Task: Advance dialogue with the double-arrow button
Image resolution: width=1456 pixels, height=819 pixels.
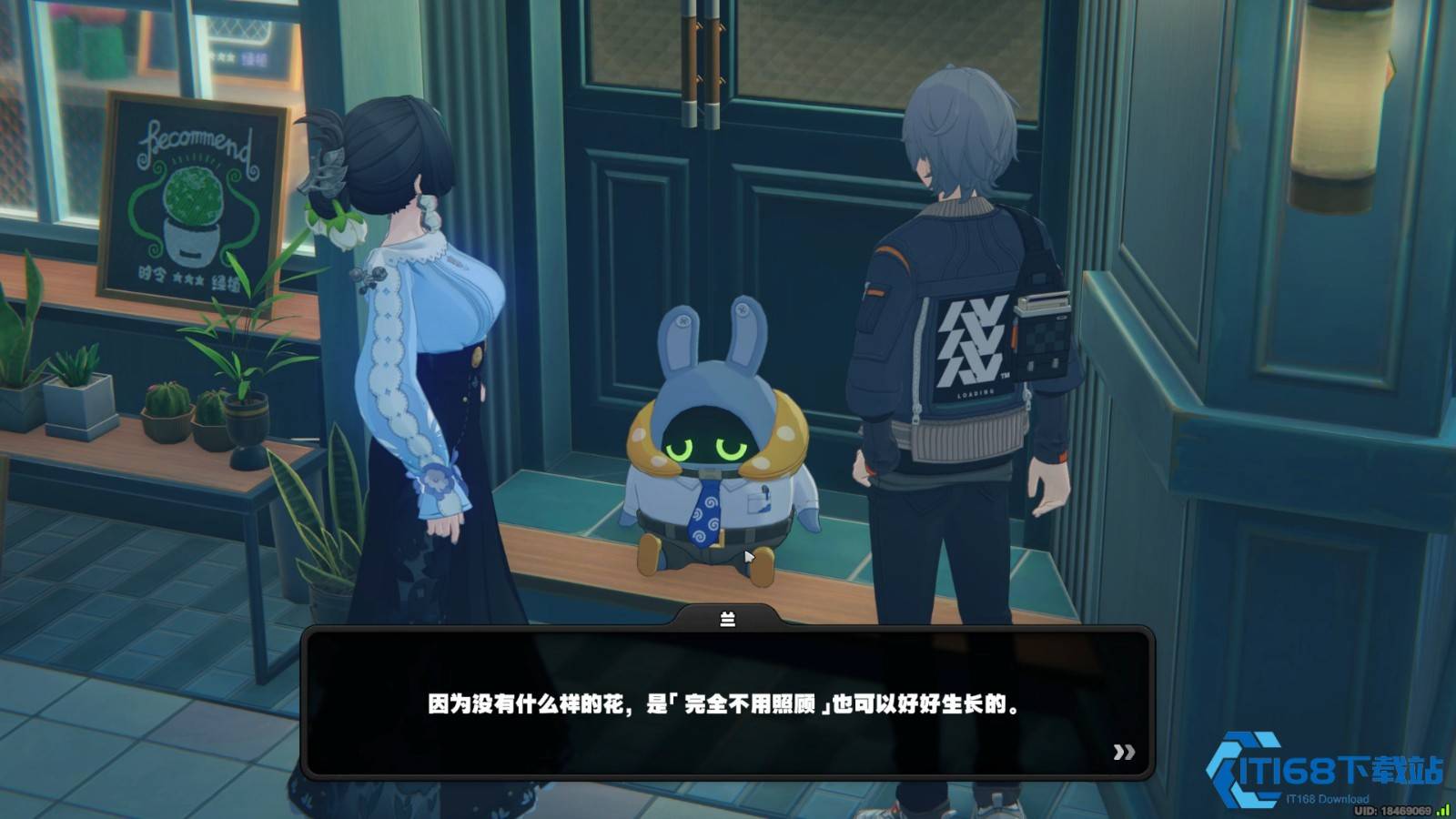Action: pyautogui.click(x=1124, y=752)
